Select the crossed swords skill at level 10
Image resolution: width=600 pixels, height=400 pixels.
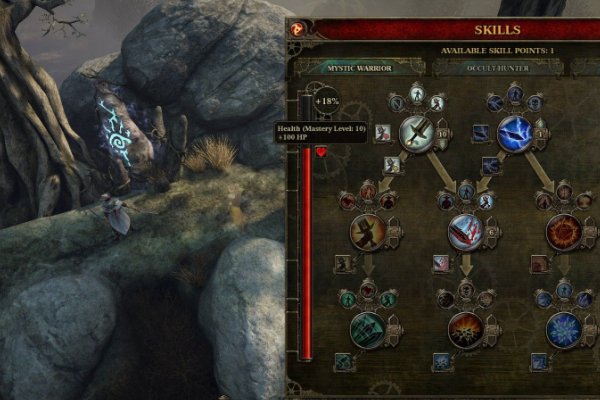click(417, 132)
